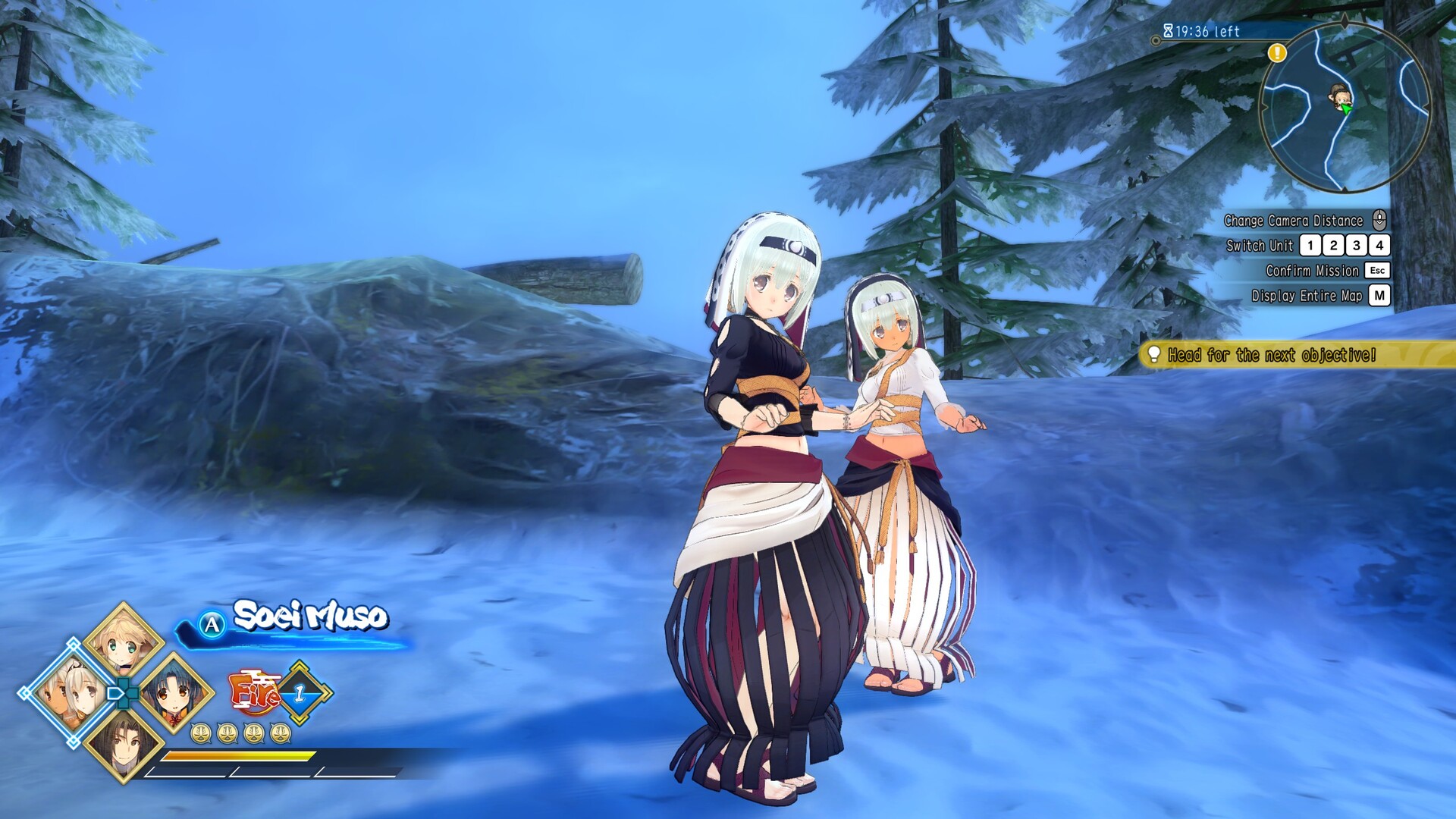This screenshot has width=1456, height=819.
Task: Select the Fire attack skill icon
Action: (x=255, y=692)
